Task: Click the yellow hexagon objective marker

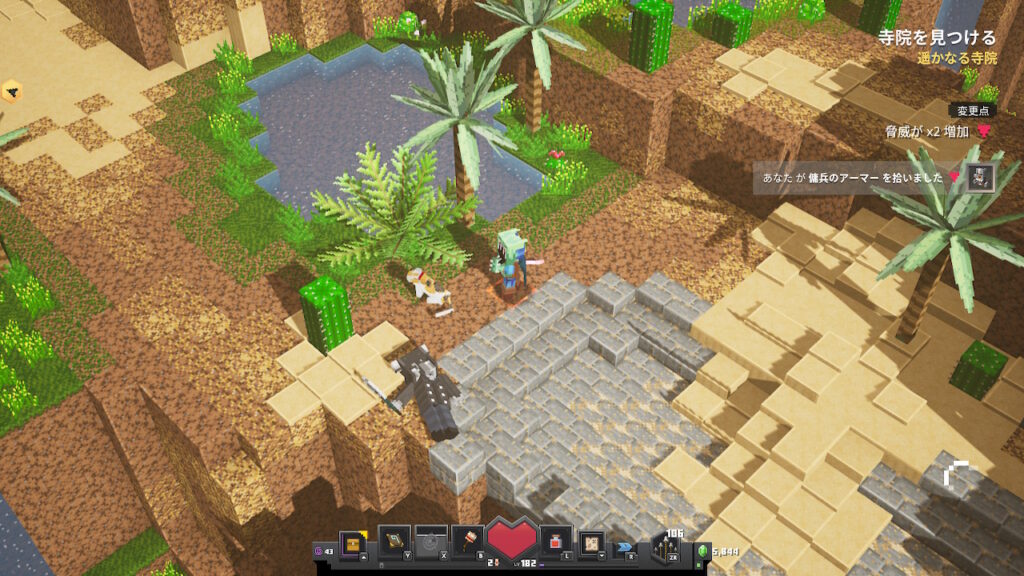Action: [12, 93]
